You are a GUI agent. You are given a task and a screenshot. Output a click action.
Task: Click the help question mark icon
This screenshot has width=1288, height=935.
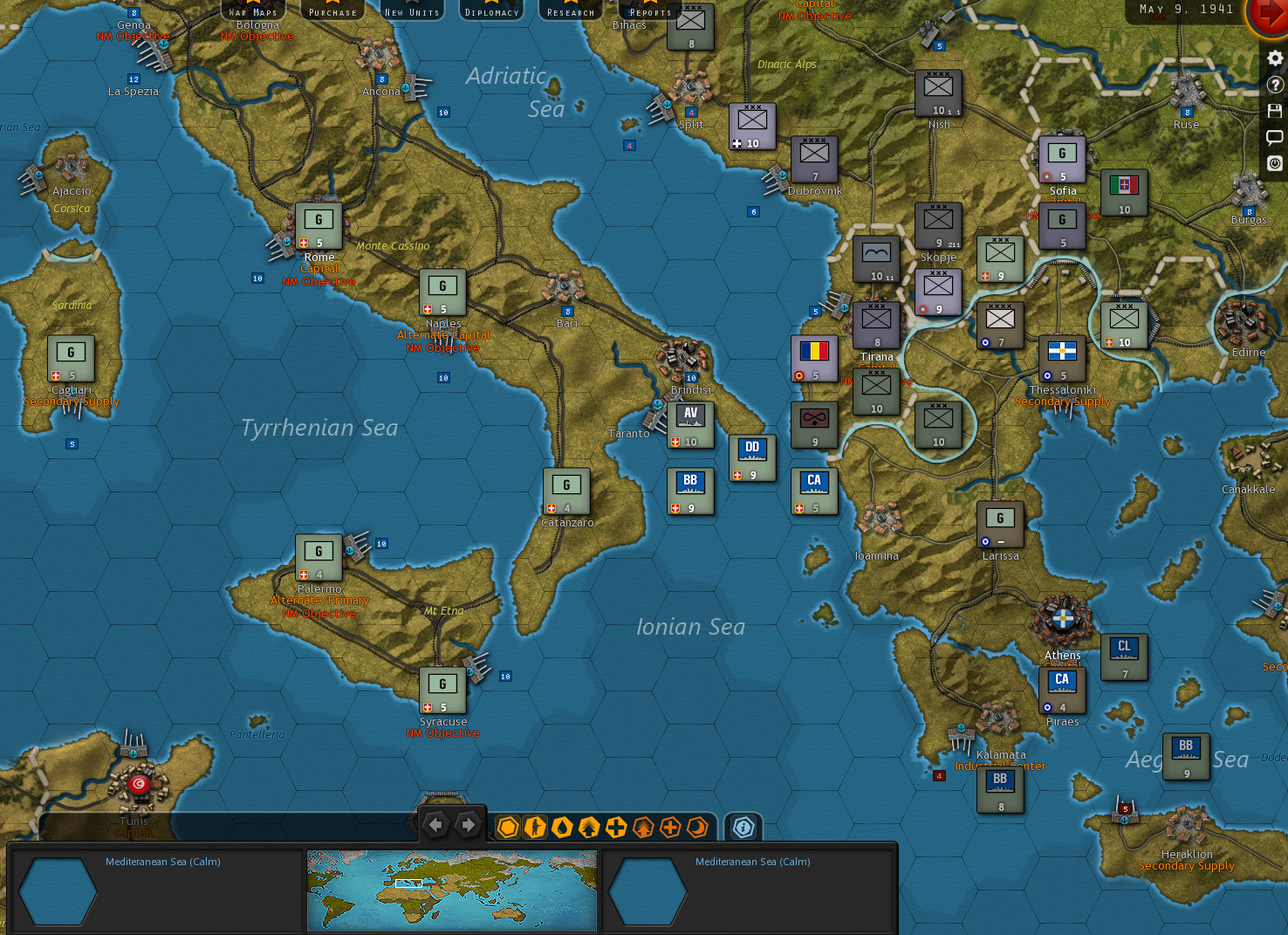1275,85
